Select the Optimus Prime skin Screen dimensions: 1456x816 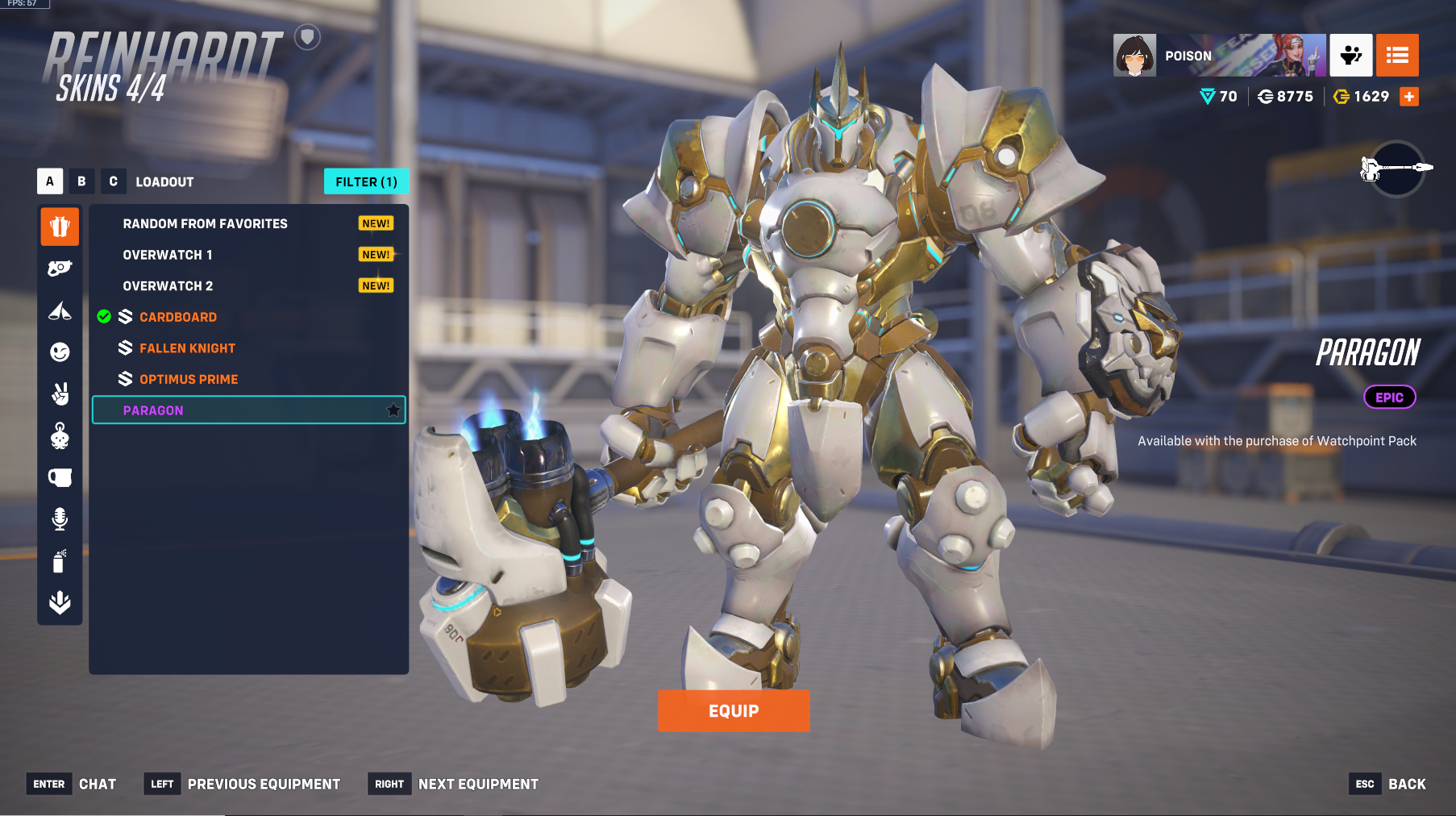189,379
